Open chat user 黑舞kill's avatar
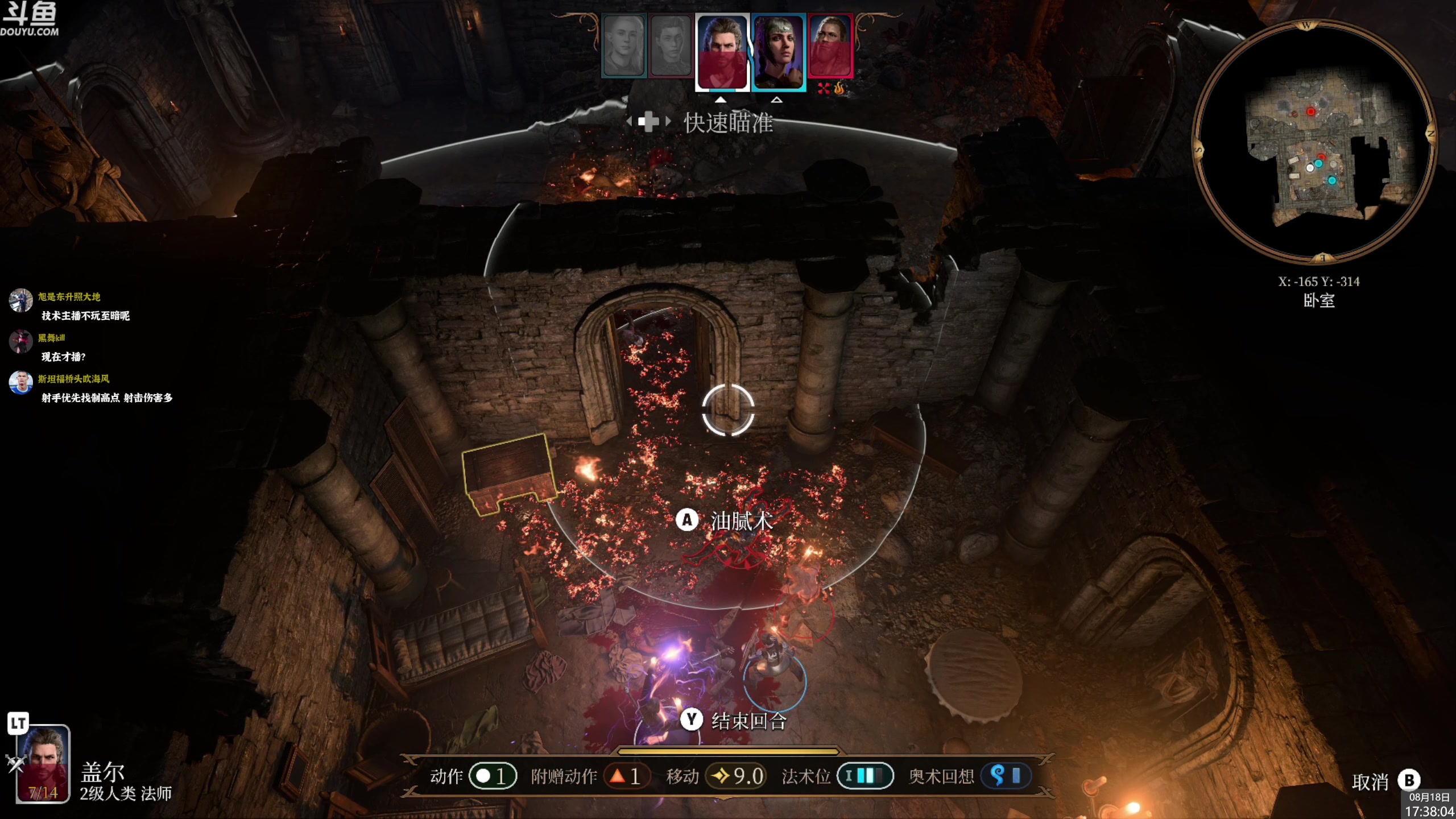 coord(21,341)
